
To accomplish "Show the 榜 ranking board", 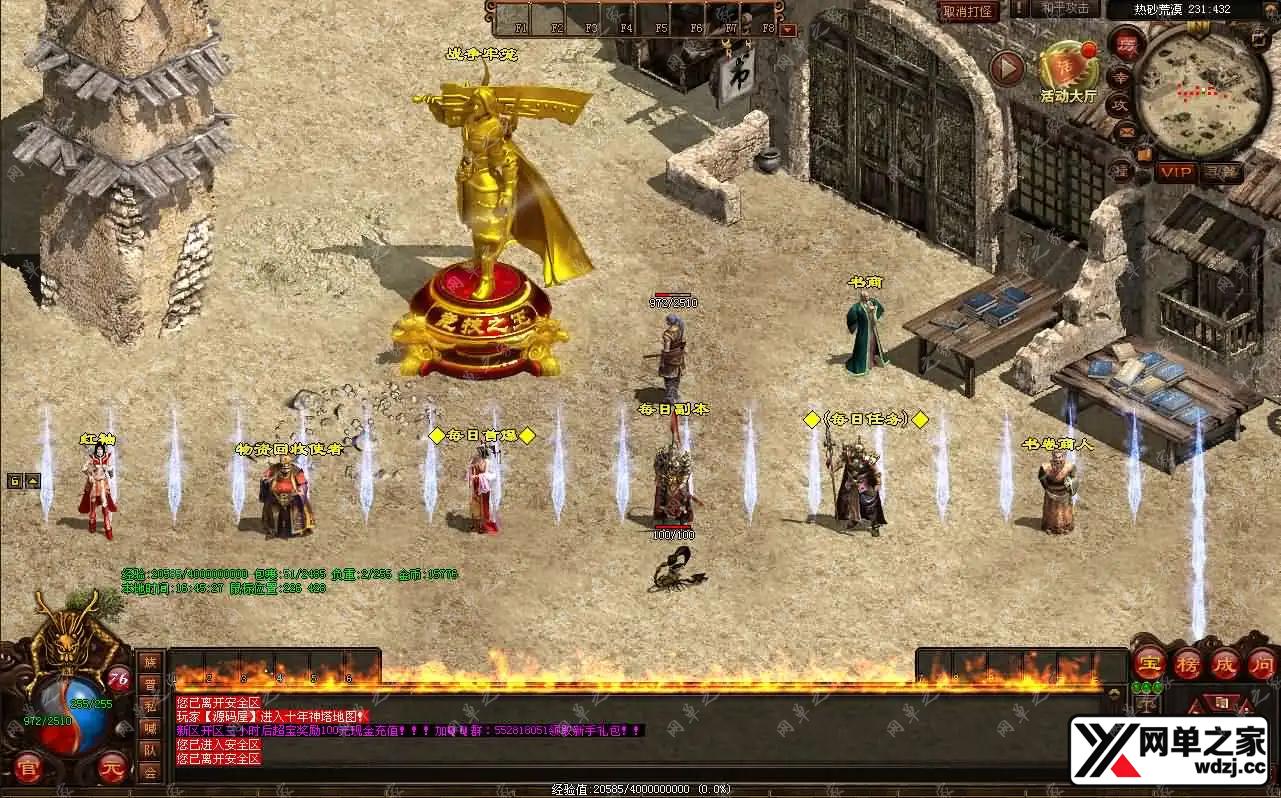I will pyautogui.click(x=1187, y=661).
